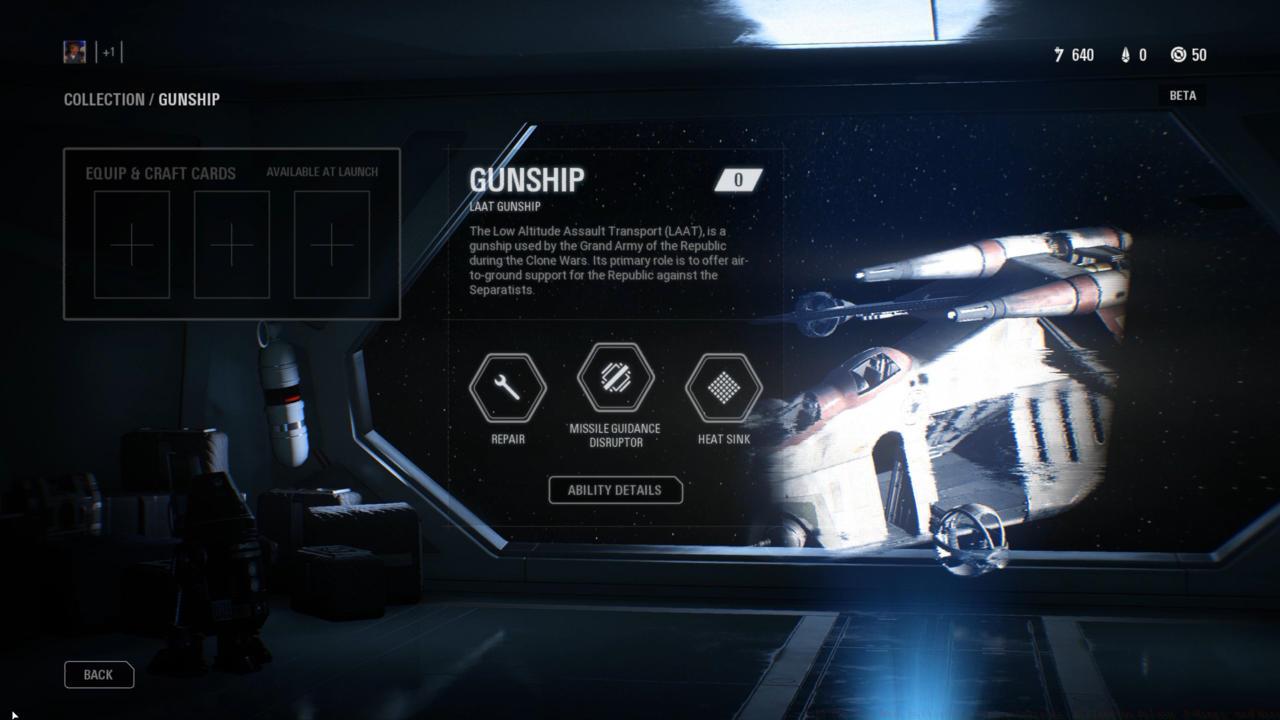The image size is (1280, 720).
Task: Open the player avatar portrait
Action: pos(74,51)
